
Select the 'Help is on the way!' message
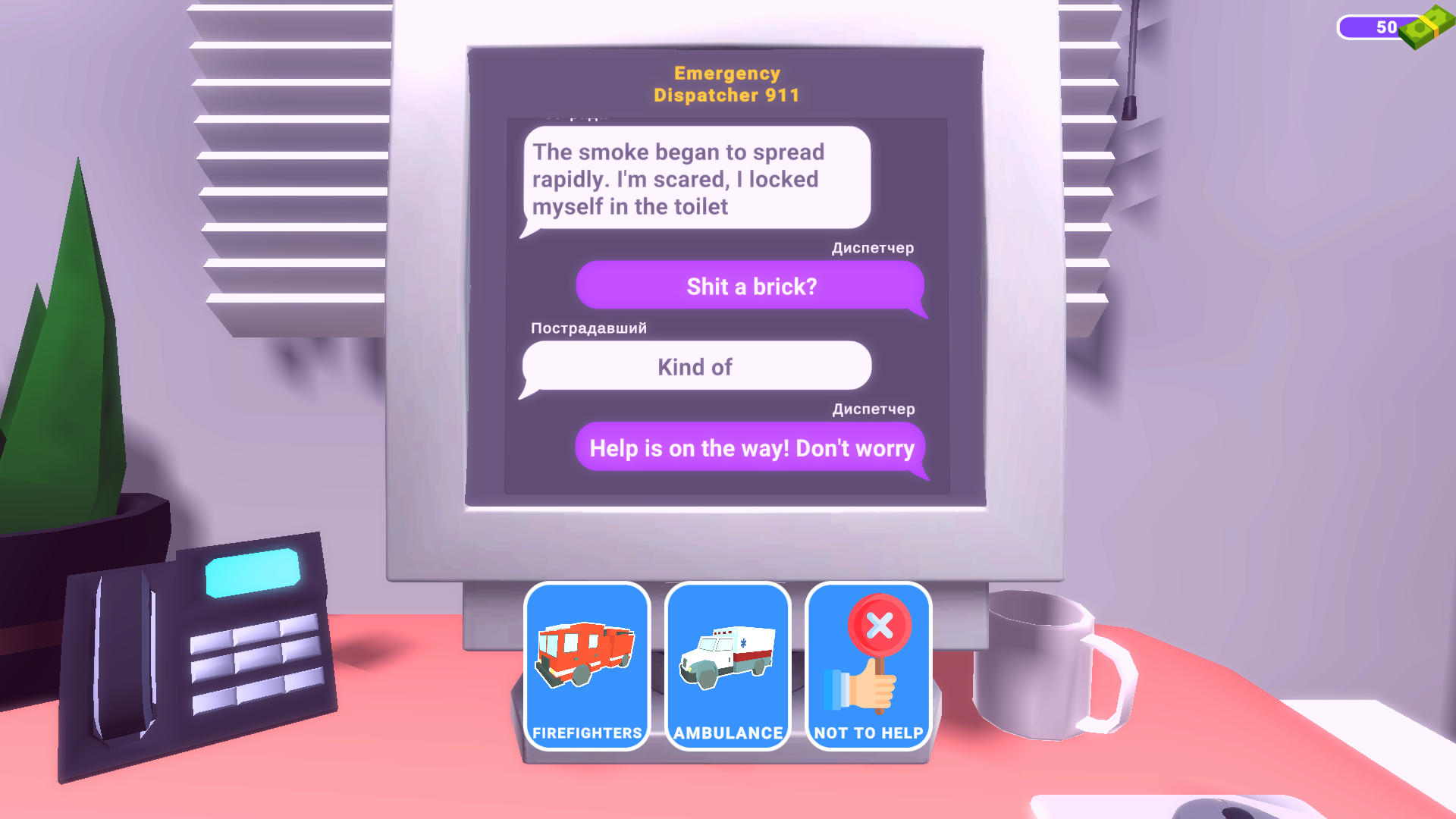[x=752, y=448]
